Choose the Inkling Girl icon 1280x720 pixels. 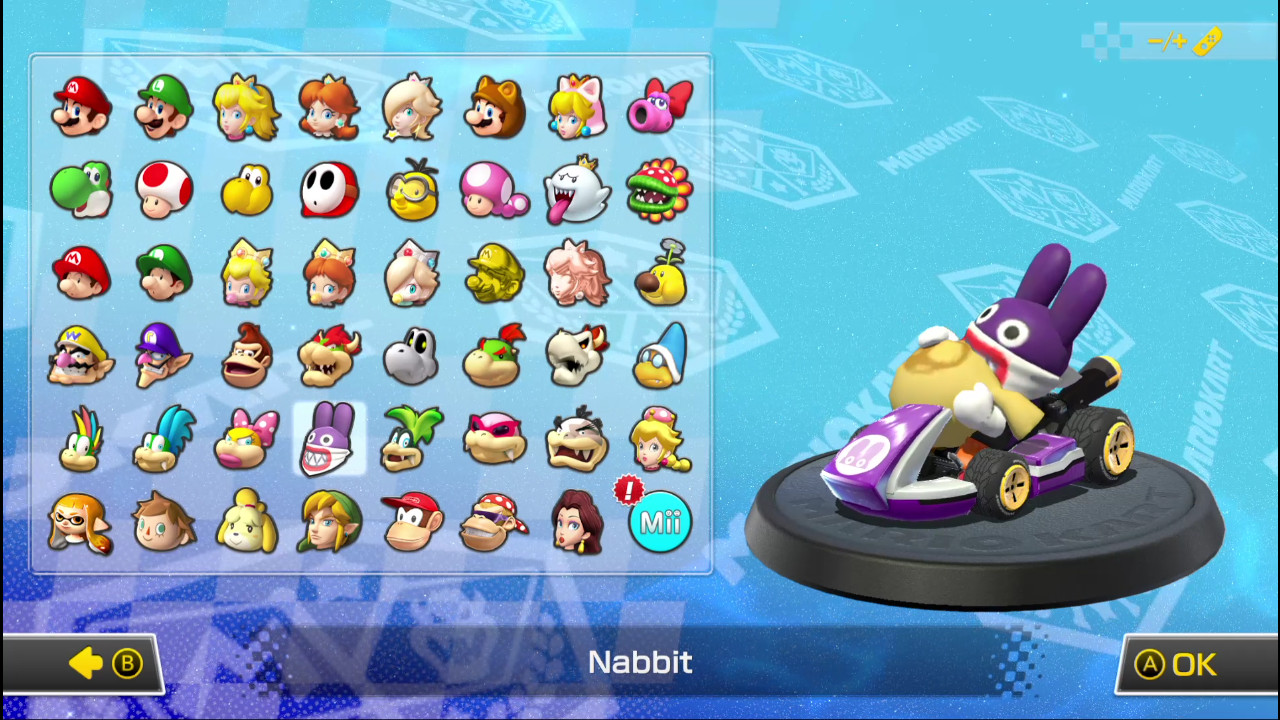pos(80,521)
